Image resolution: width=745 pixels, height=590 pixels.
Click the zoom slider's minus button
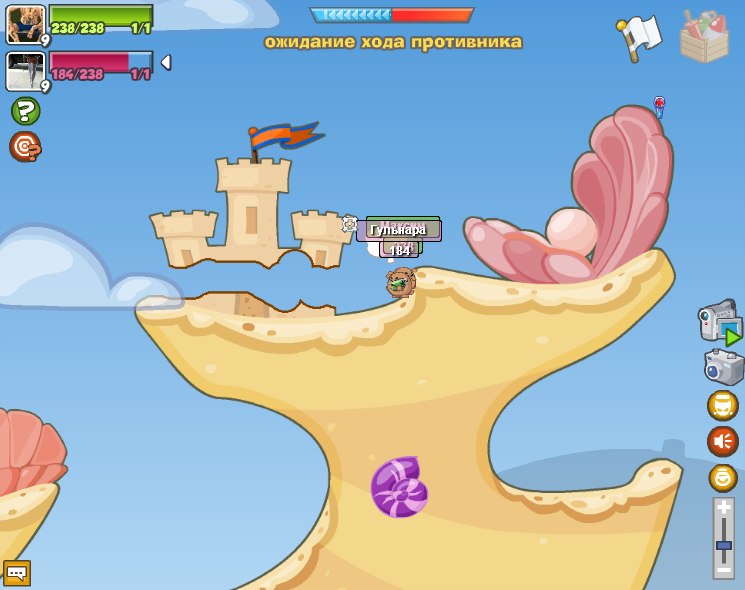724,569
